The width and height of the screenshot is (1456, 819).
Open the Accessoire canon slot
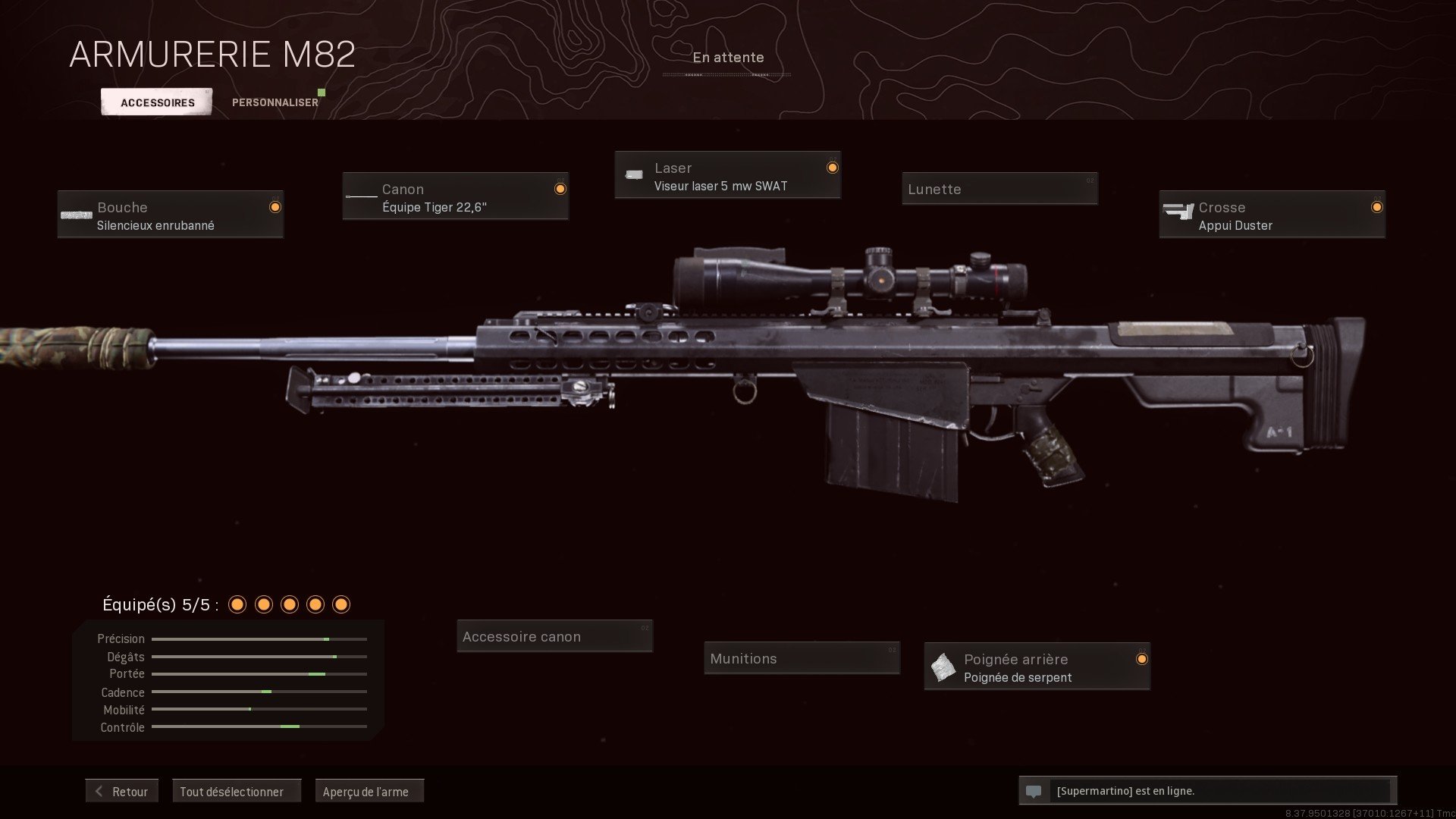pyautogui.click(x=554, y=636)
